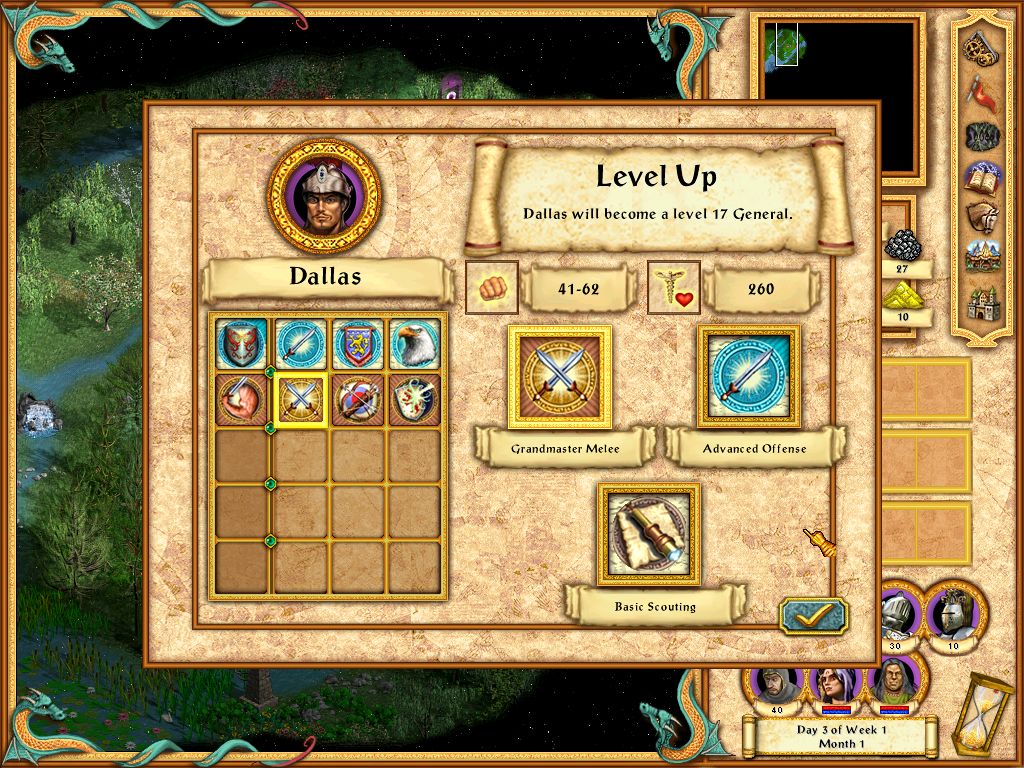Open the gears options icon in sidebar
The image size is (1024, 768).
coord(980,46)
